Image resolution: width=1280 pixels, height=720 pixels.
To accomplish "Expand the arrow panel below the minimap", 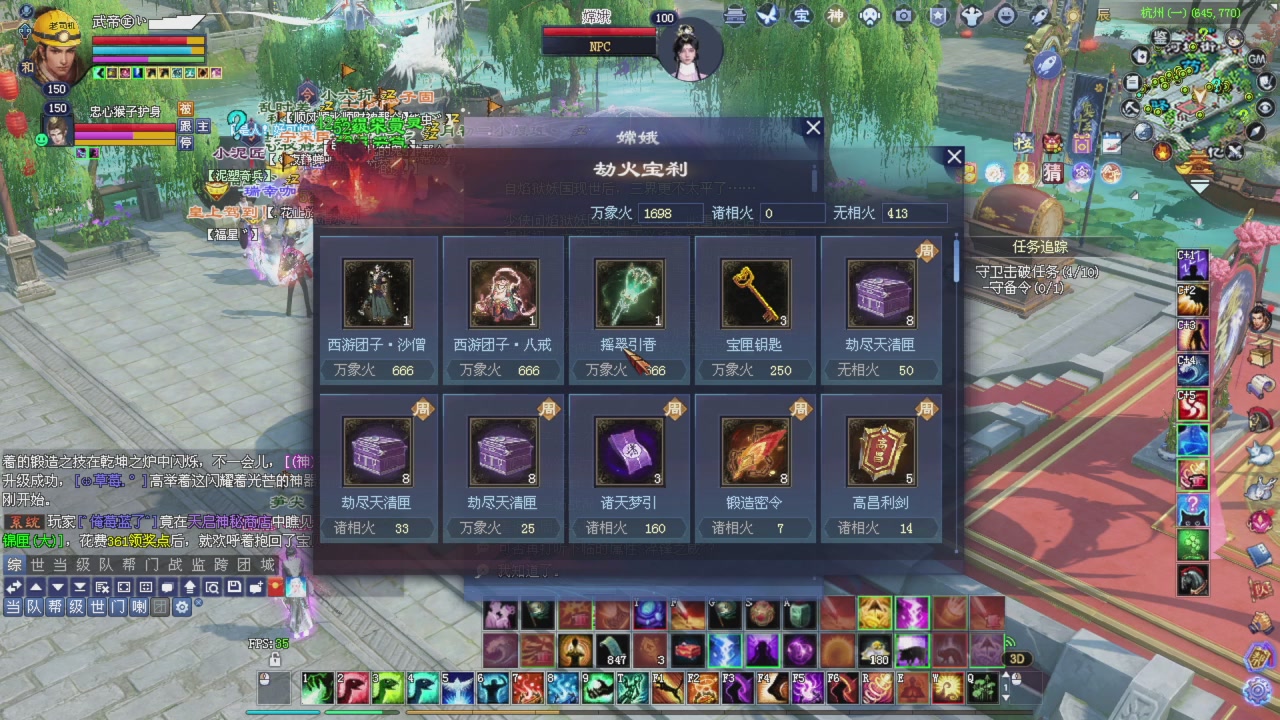I will coord(1199,183).
